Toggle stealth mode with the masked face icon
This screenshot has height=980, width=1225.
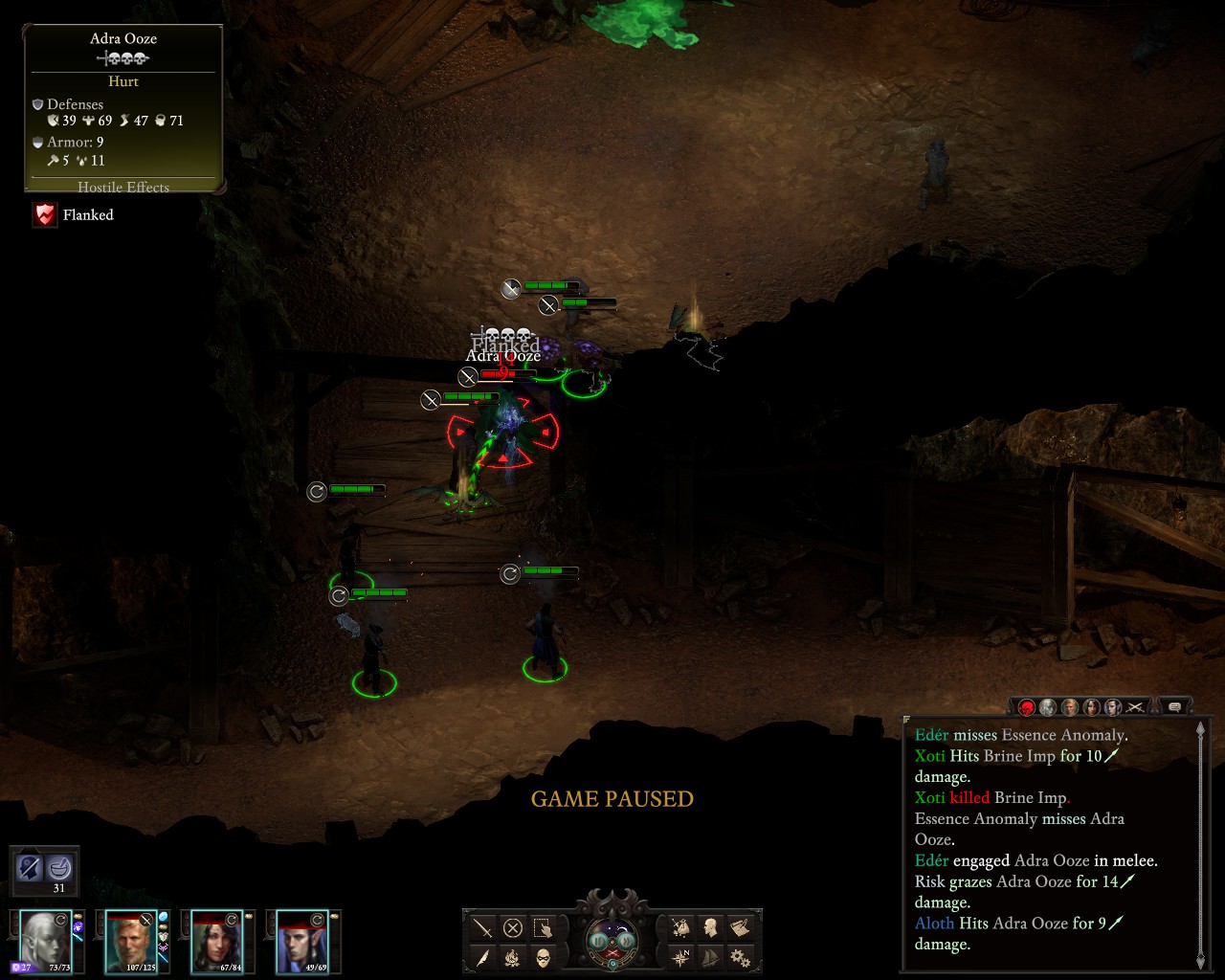[x=543, y=957]
